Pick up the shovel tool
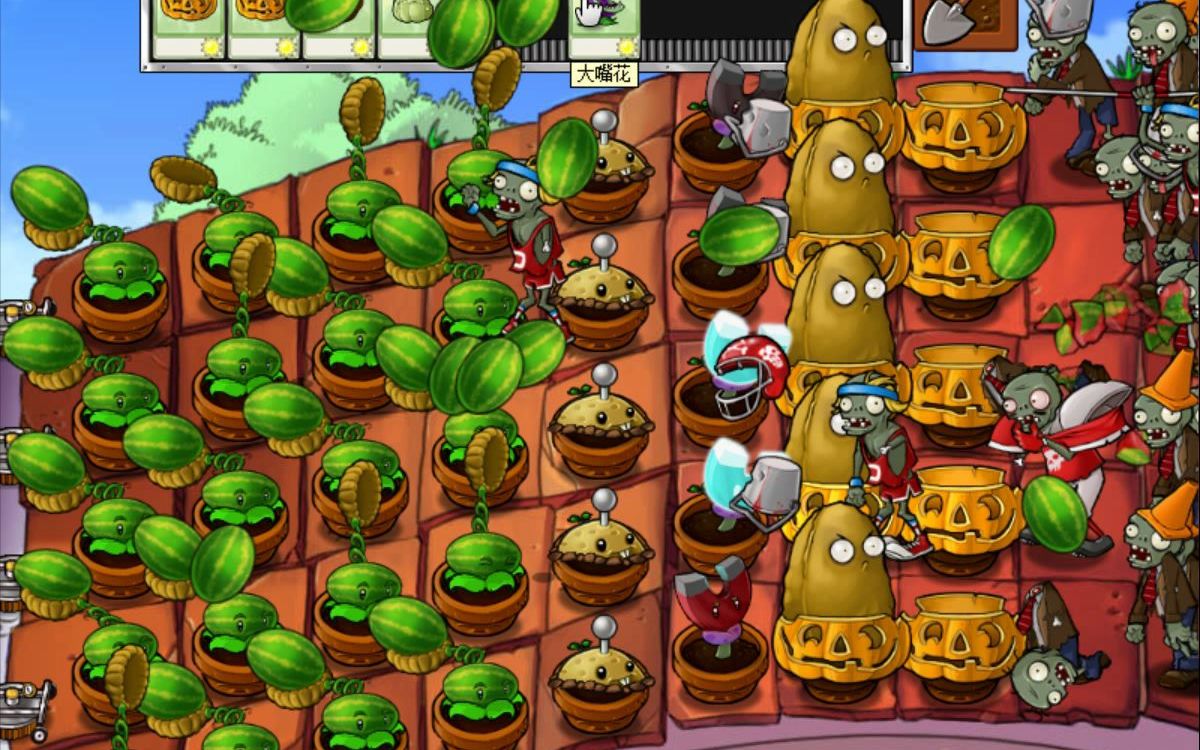Viewport: 1200px width, 750px height. coord(963,22)
